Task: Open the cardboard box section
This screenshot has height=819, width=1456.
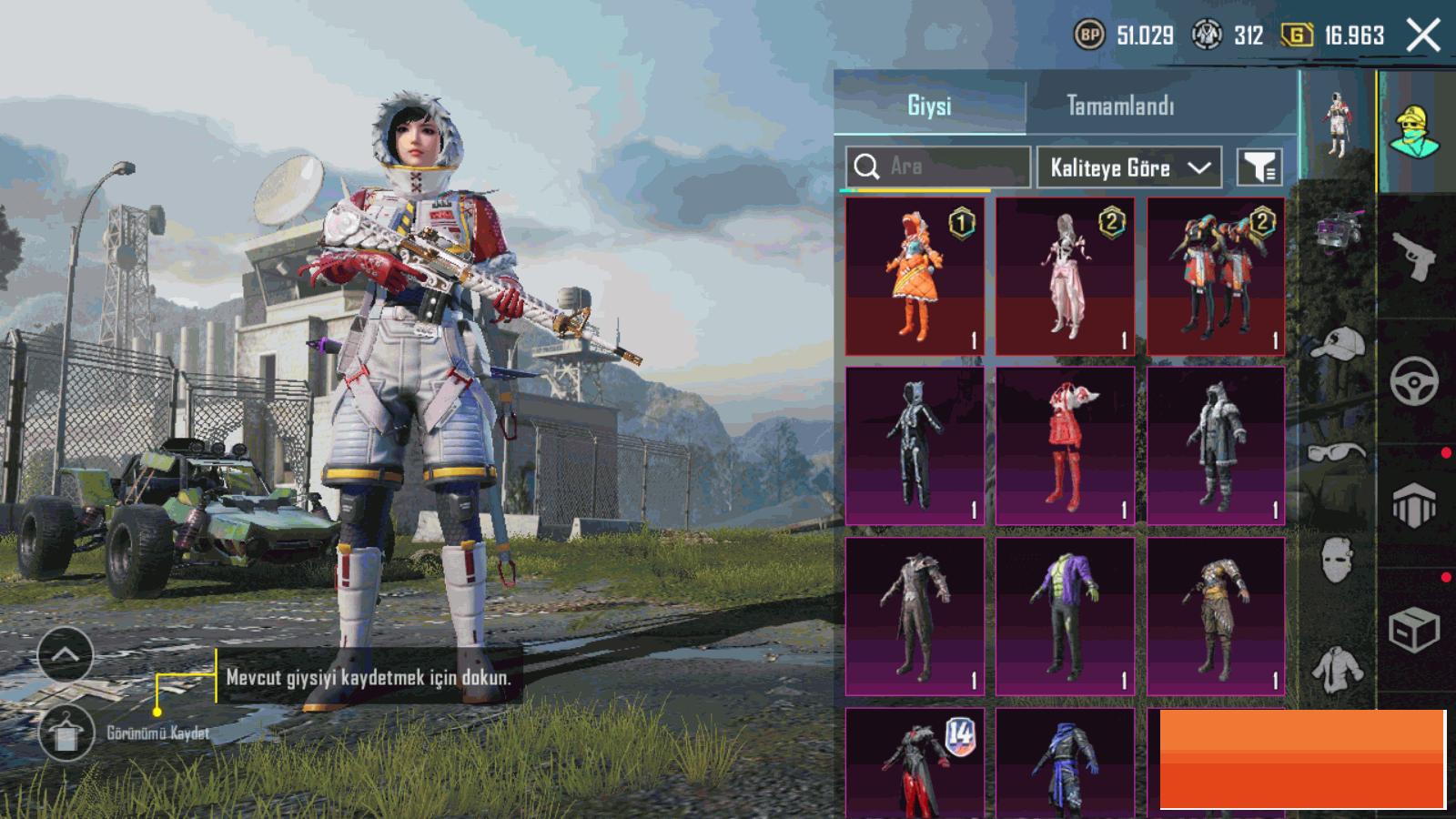Action: point(1414,629)
